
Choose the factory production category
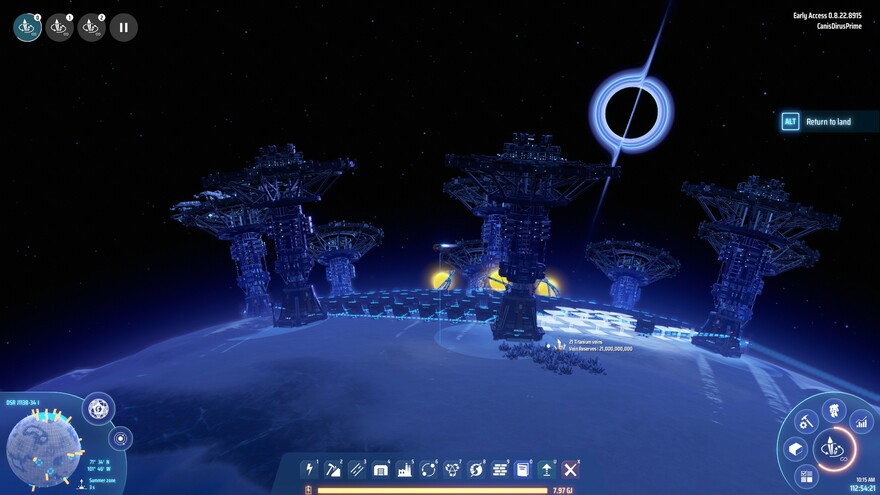click(405, 469)
